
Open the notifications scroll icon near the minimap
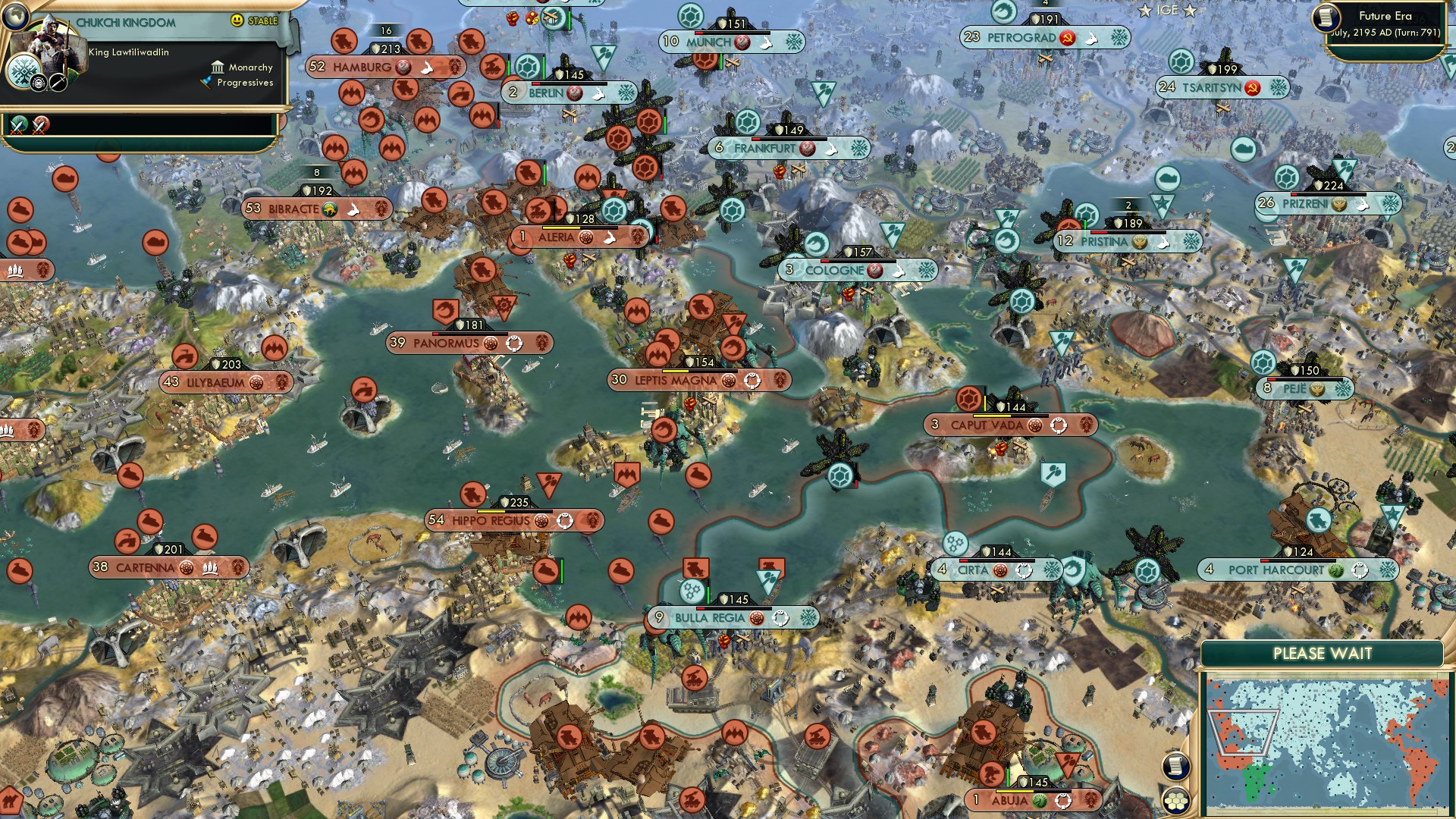coord(1175,766)
